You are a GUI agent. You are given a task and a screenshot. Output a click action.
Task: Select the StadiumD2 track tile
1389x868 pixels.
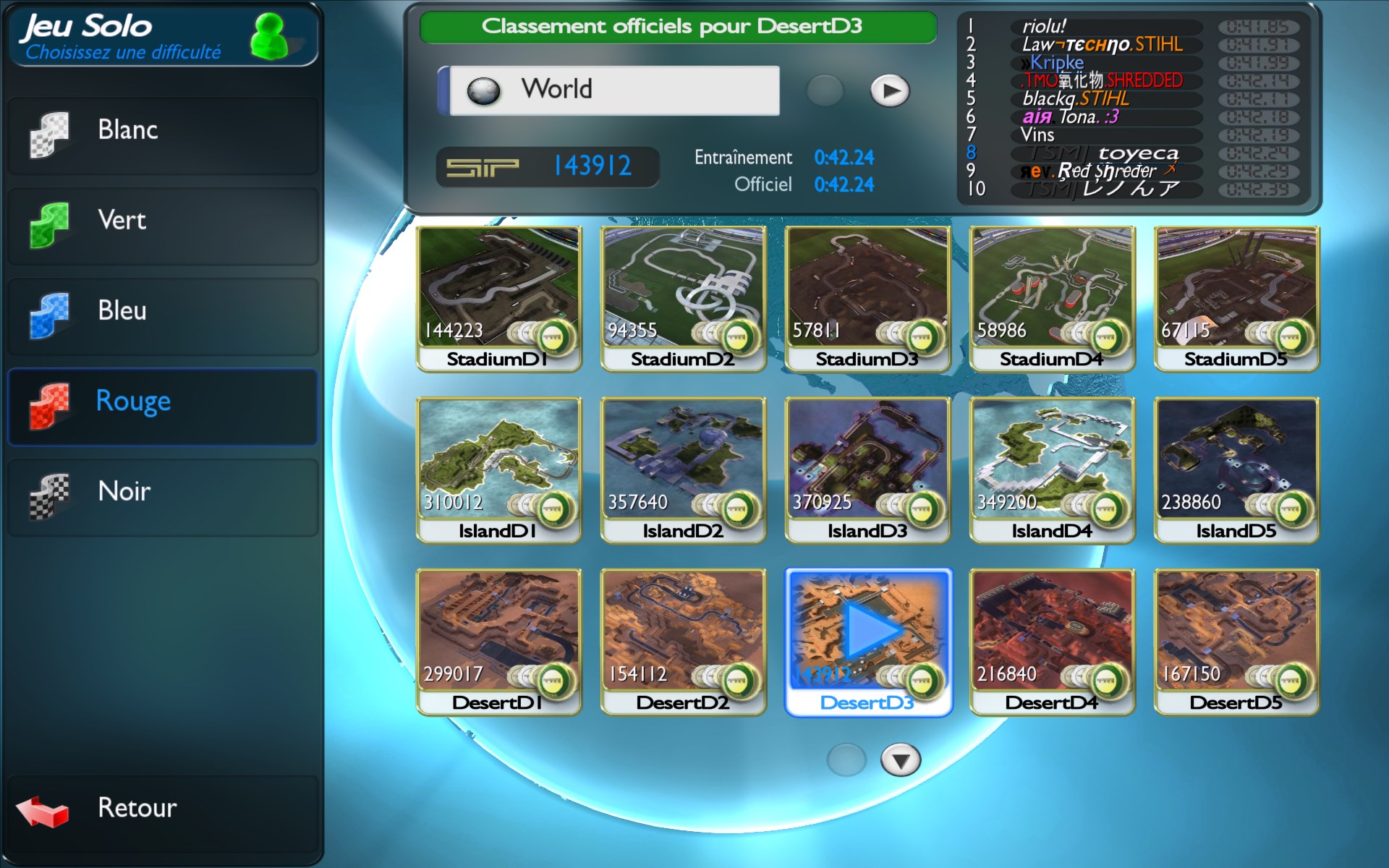coord(683,297)
